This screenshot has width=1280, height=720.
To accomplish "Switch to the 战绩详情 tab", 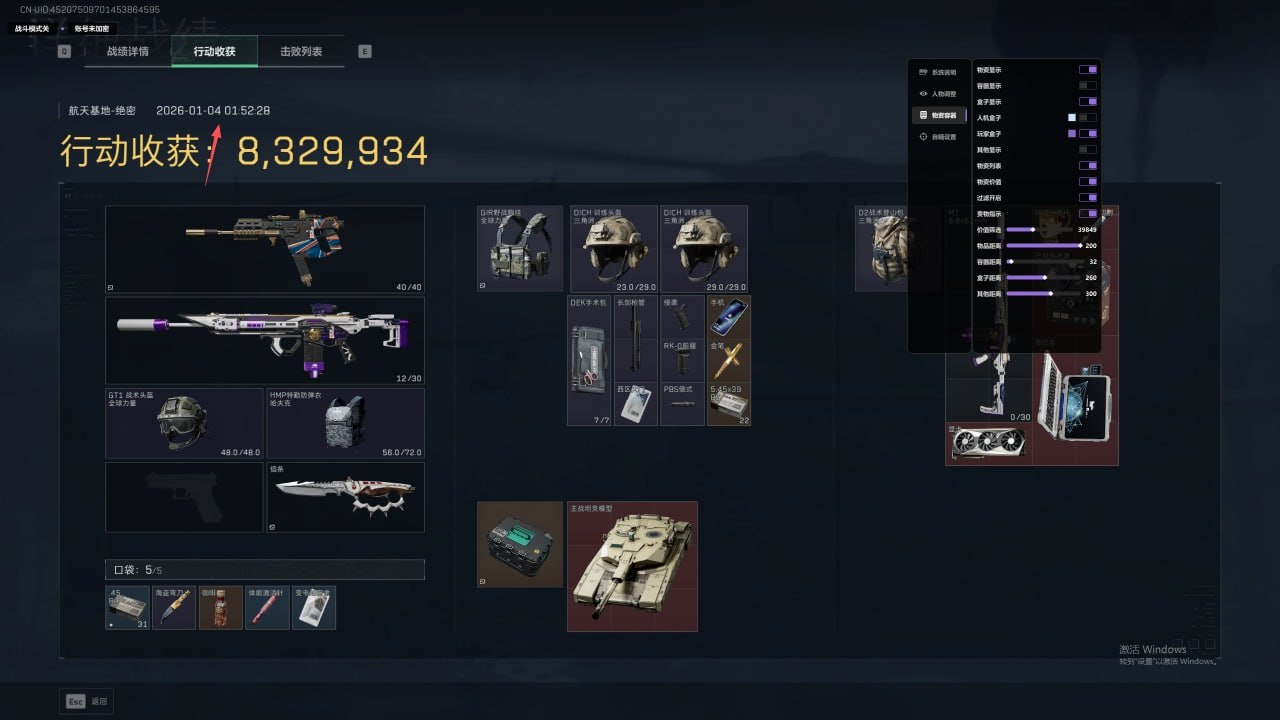I will (127, 51).
